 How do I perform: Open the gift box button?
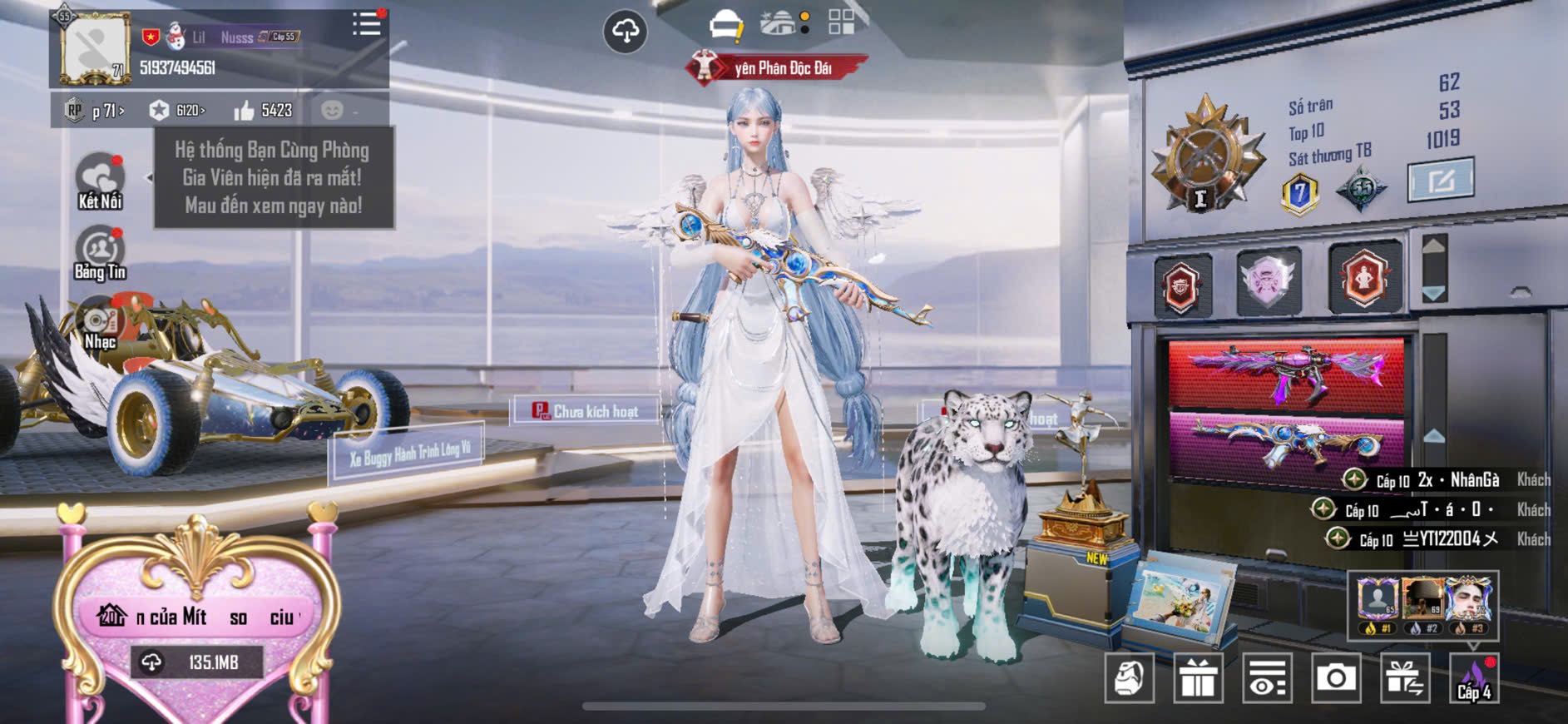click(x=1198, y=678)
